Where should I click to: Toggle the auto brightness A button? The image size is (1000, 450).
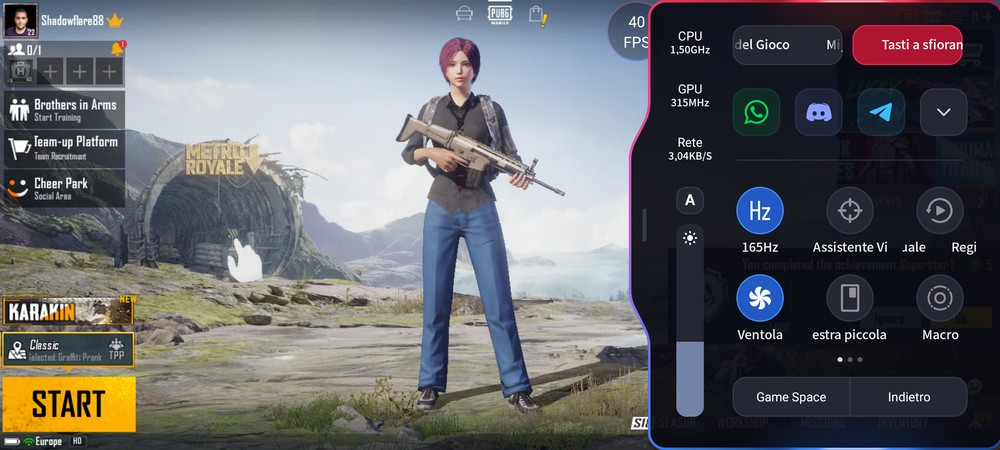click(689, 201)
